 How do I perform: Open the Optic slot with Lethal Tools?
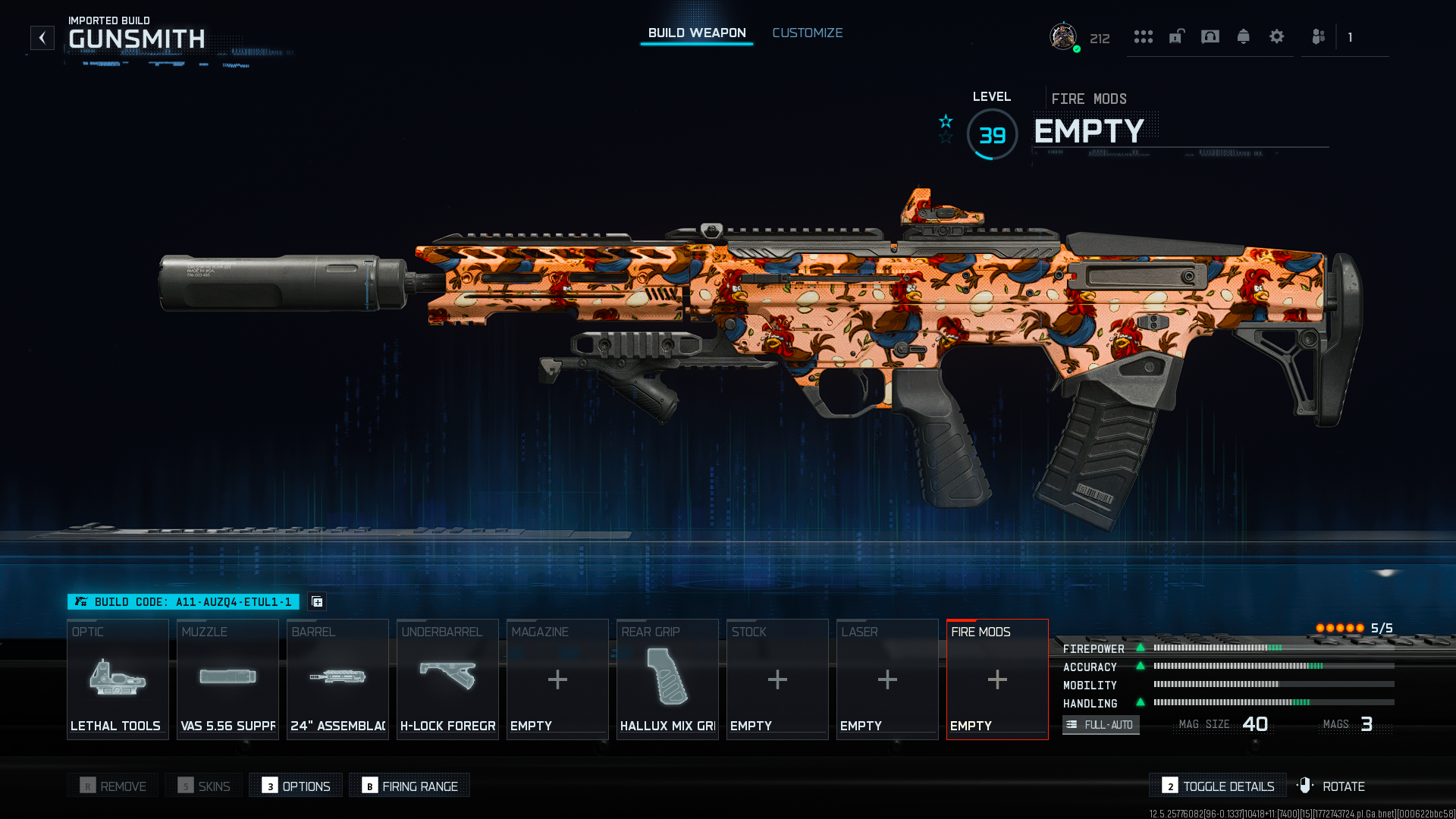(x=118, y=679)
